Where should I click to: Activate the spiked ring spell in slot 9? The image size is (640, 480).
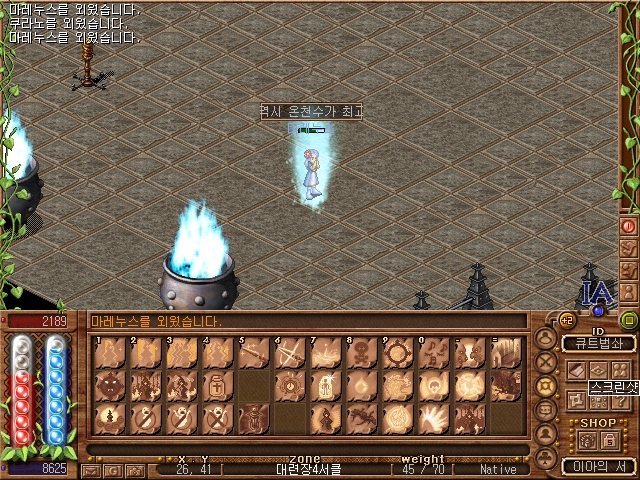tap(397, 353)
